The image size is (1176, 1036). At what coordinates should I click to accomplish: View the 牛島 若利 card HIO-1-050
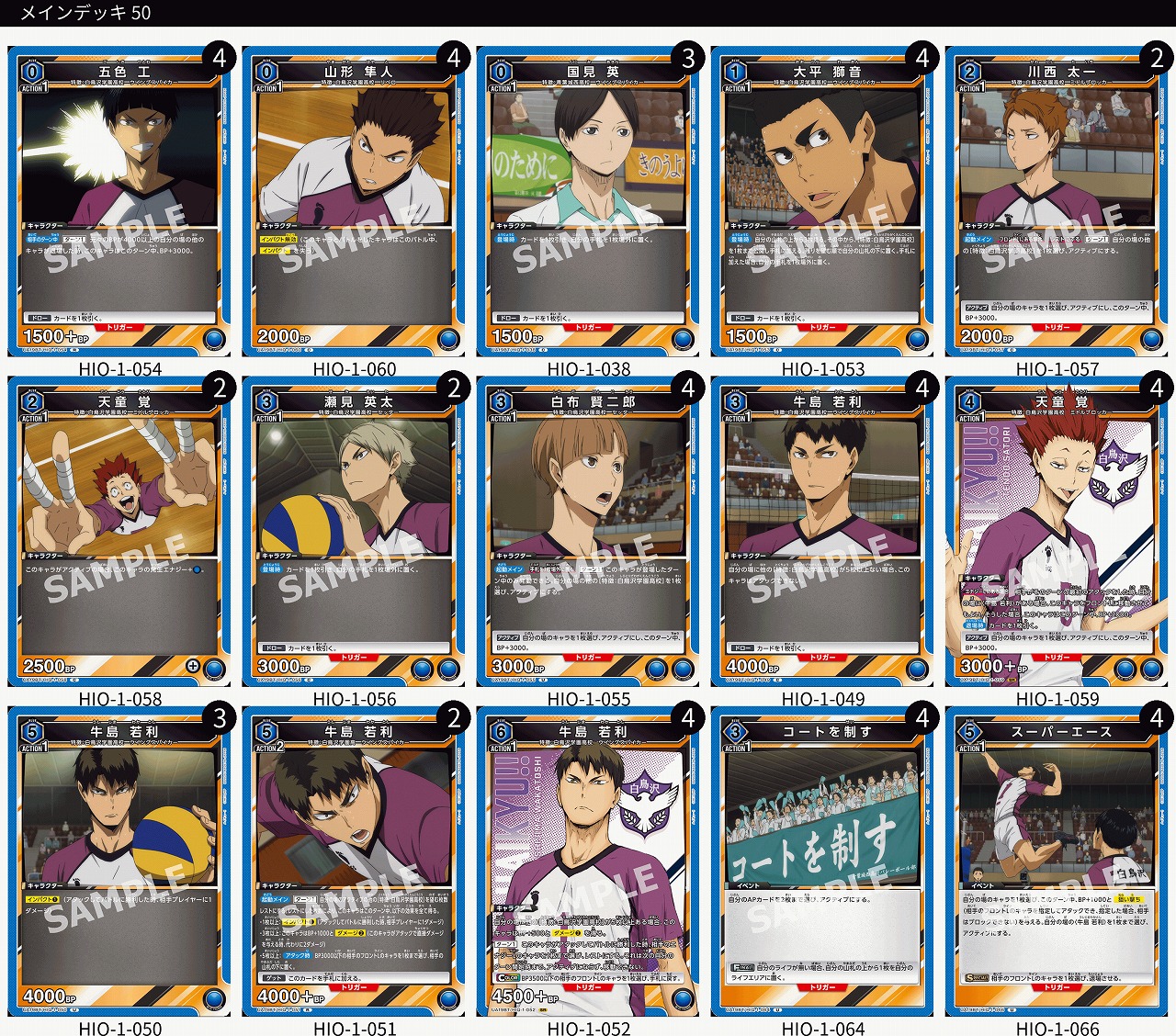119,863
